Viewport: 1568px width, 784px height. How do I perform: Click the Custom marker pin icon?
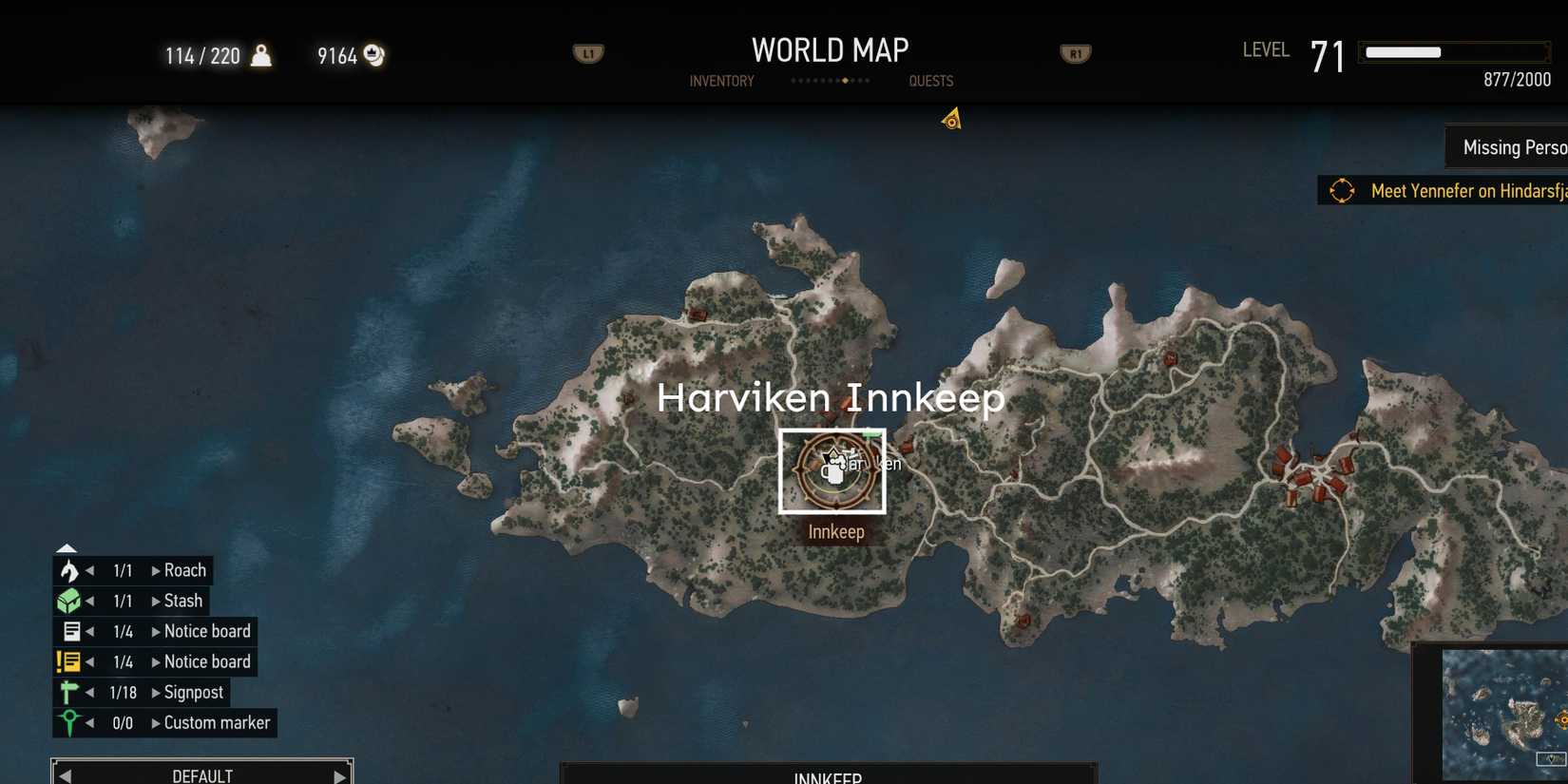(67, 722)
